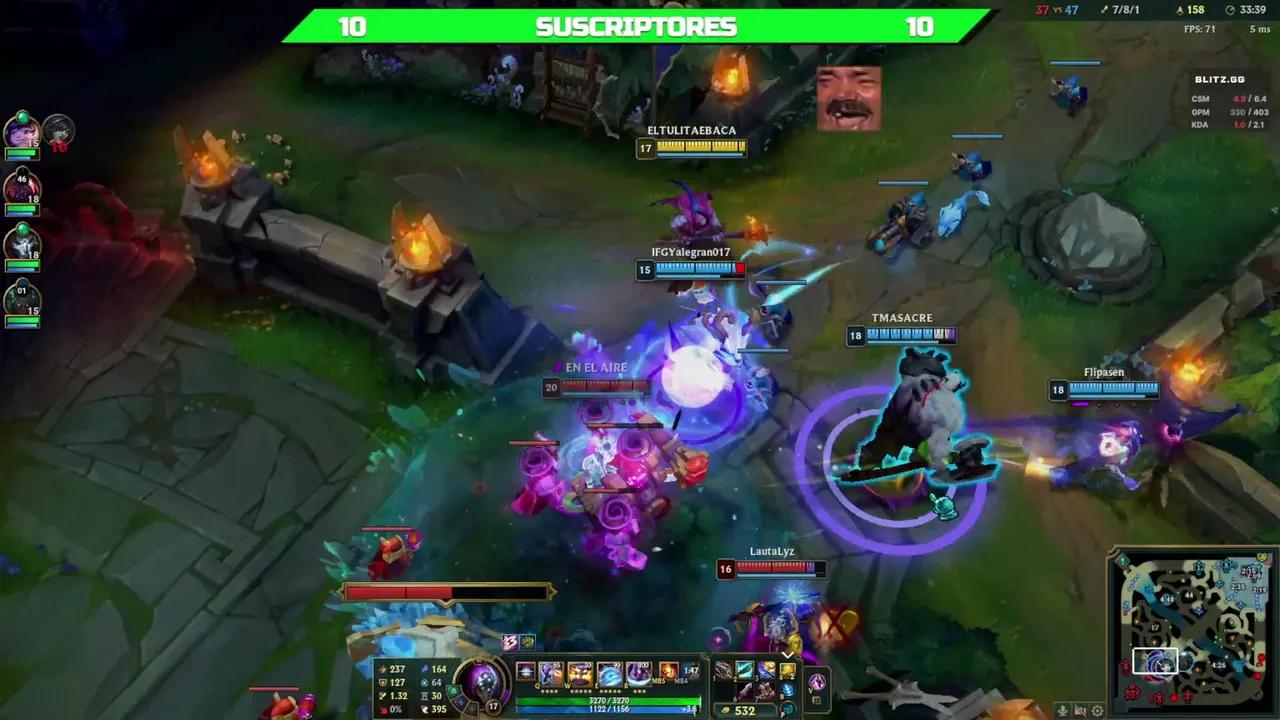Screen dimensions: 1280x720
Task: Collapse the HUD using the chevron arrow
Action: pyautogui.click(x=788, y=655)
